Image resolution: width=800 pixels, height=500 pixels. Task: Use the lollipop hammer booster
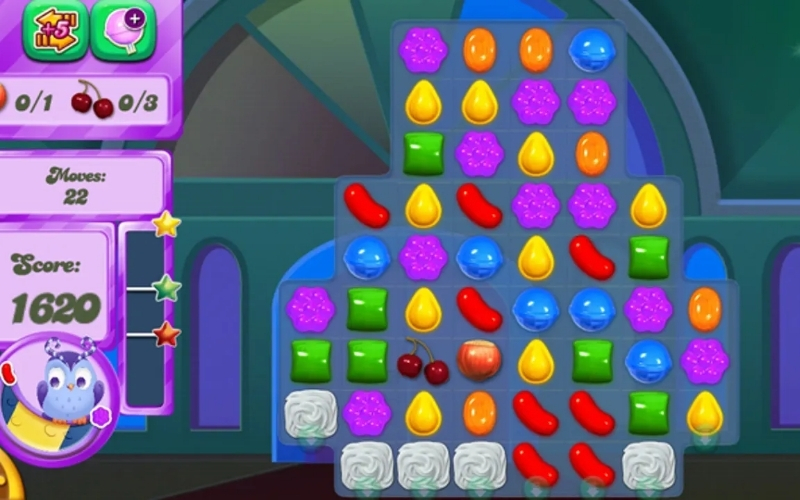click(123, 30)
